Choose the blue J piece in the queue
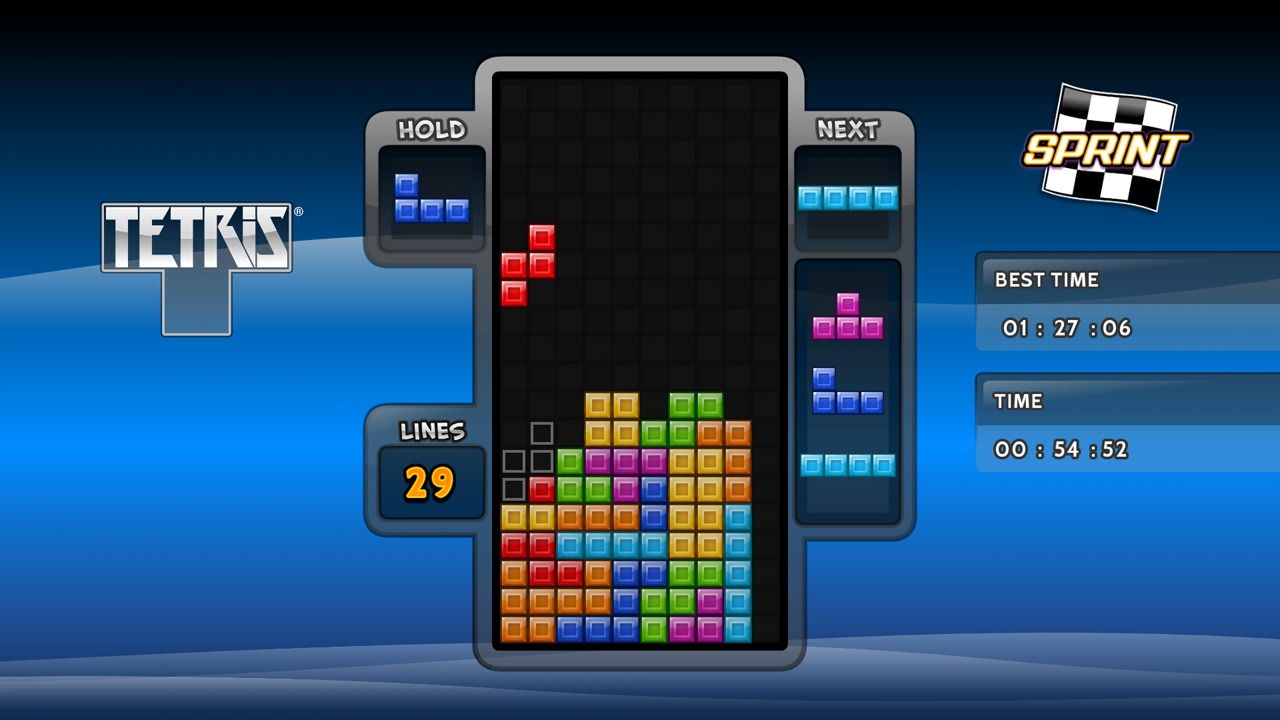Viewport: 1280px width, 720px height. (847, 392)
